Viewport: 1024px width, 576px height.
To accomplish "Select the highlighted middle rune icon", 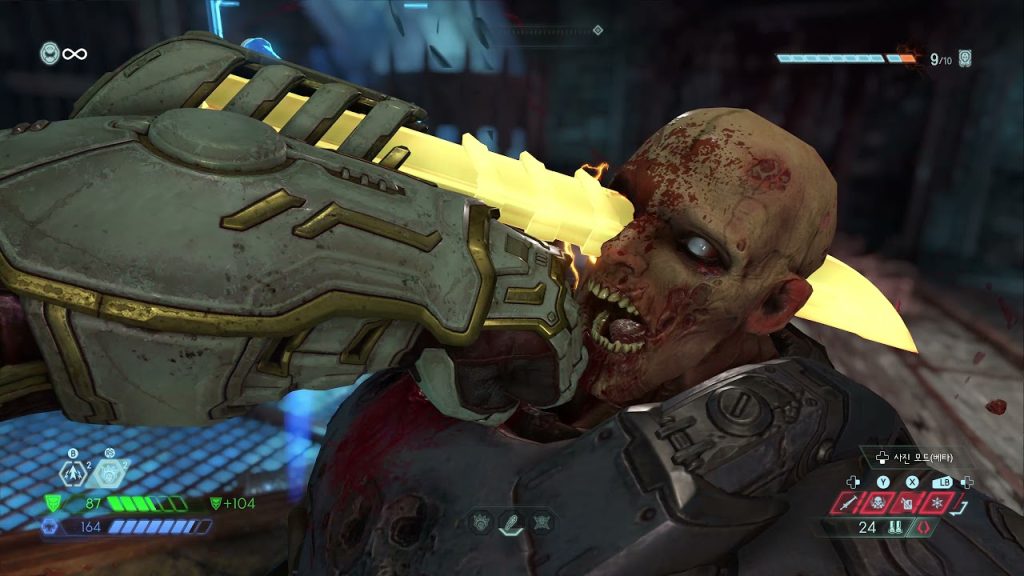I will 511,522.
